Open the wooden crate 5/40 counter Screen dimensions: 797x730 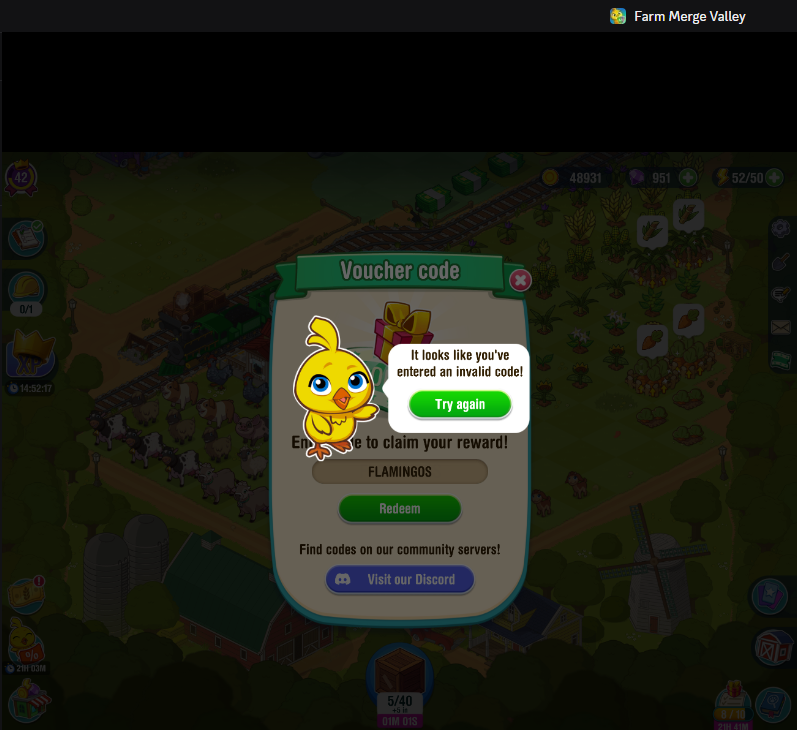(398, 682)
